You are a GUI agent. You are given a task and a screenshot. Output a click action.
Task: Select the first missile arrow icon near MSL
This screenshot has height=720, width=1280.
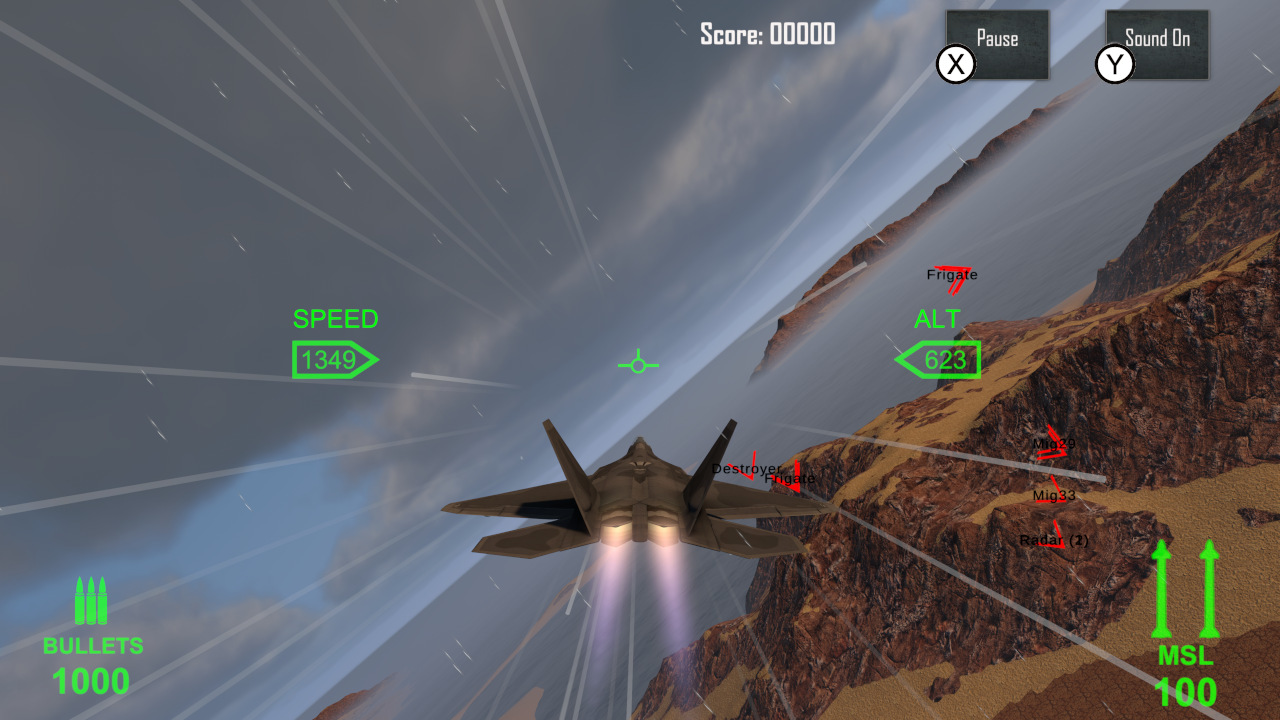click(x=1160, y=590)
